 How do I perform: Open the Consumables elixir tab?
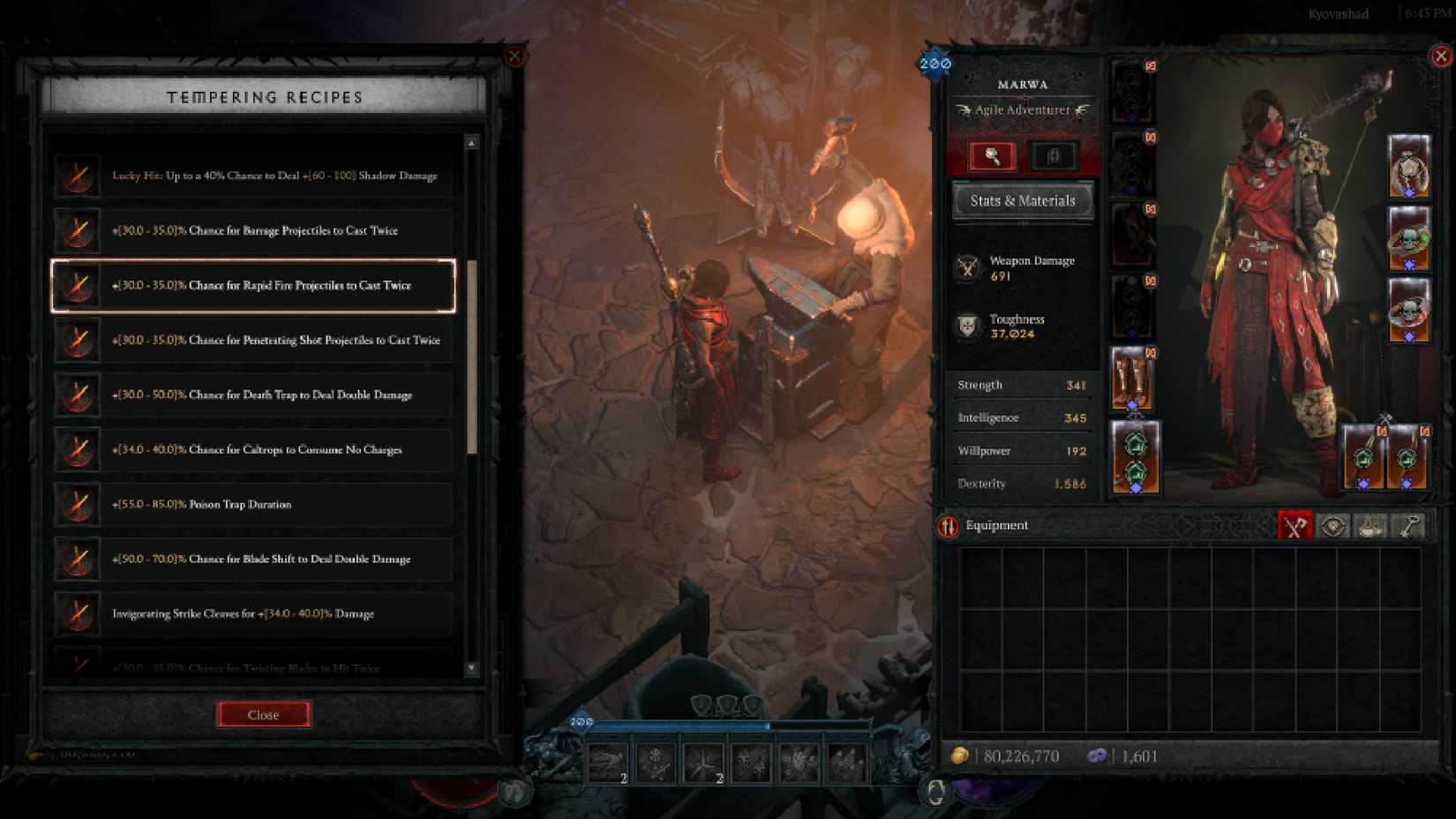(1369, 525)
